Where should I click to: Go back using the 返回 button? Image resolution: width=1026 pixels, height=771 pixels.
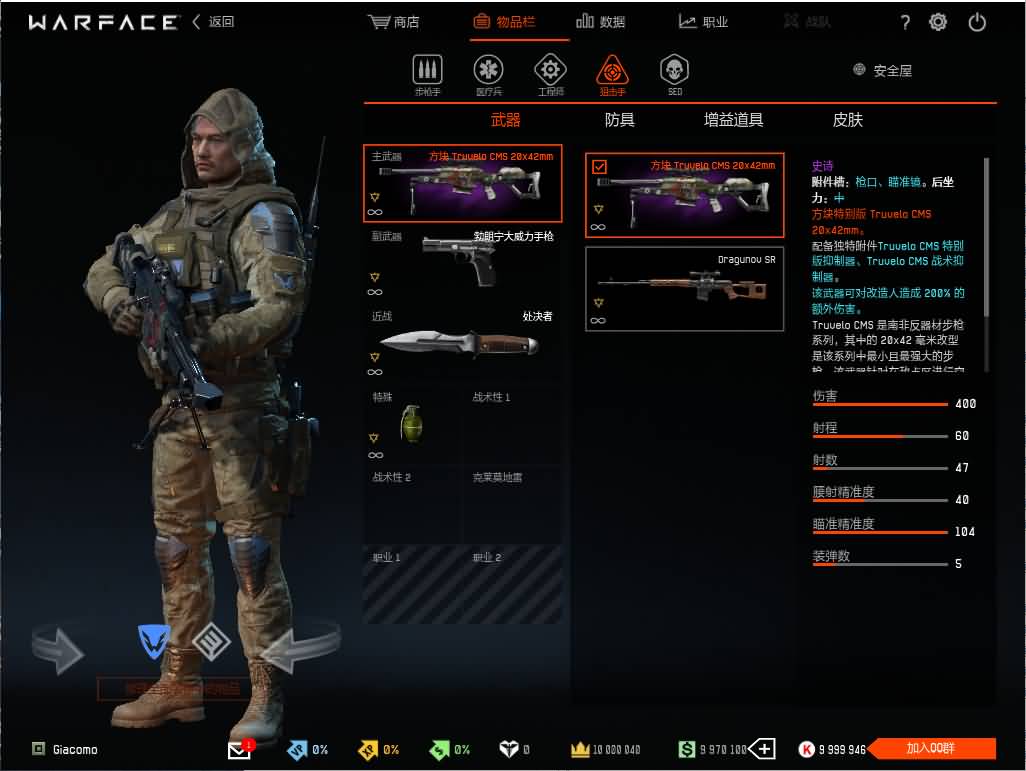pyautogui.click(x=213, y=22)
